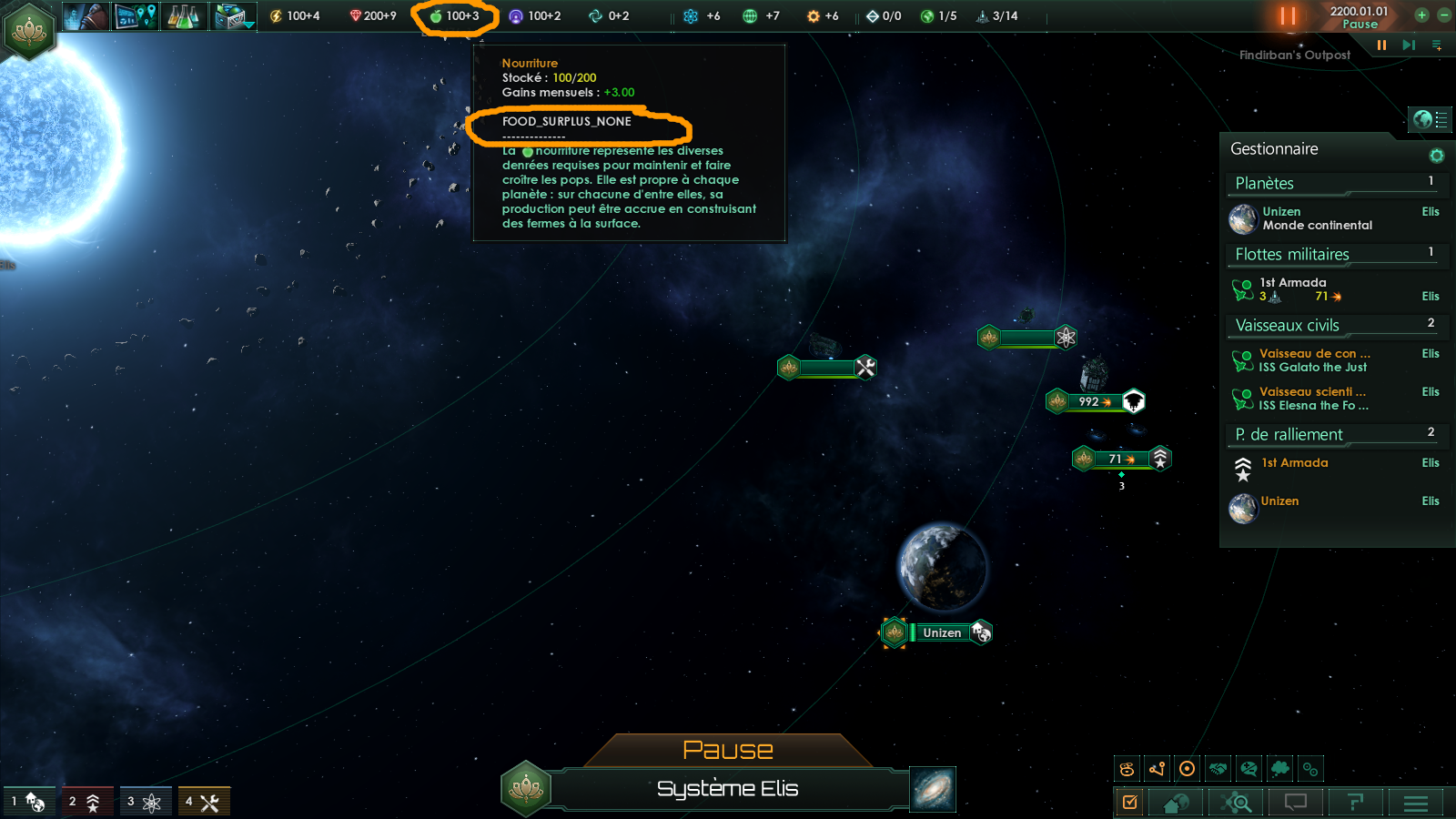The width and height of the screenshot is (1456, 819).
Task: Open the research flasks technology panel
Action: pyautogui.click(x=183, y=15)
